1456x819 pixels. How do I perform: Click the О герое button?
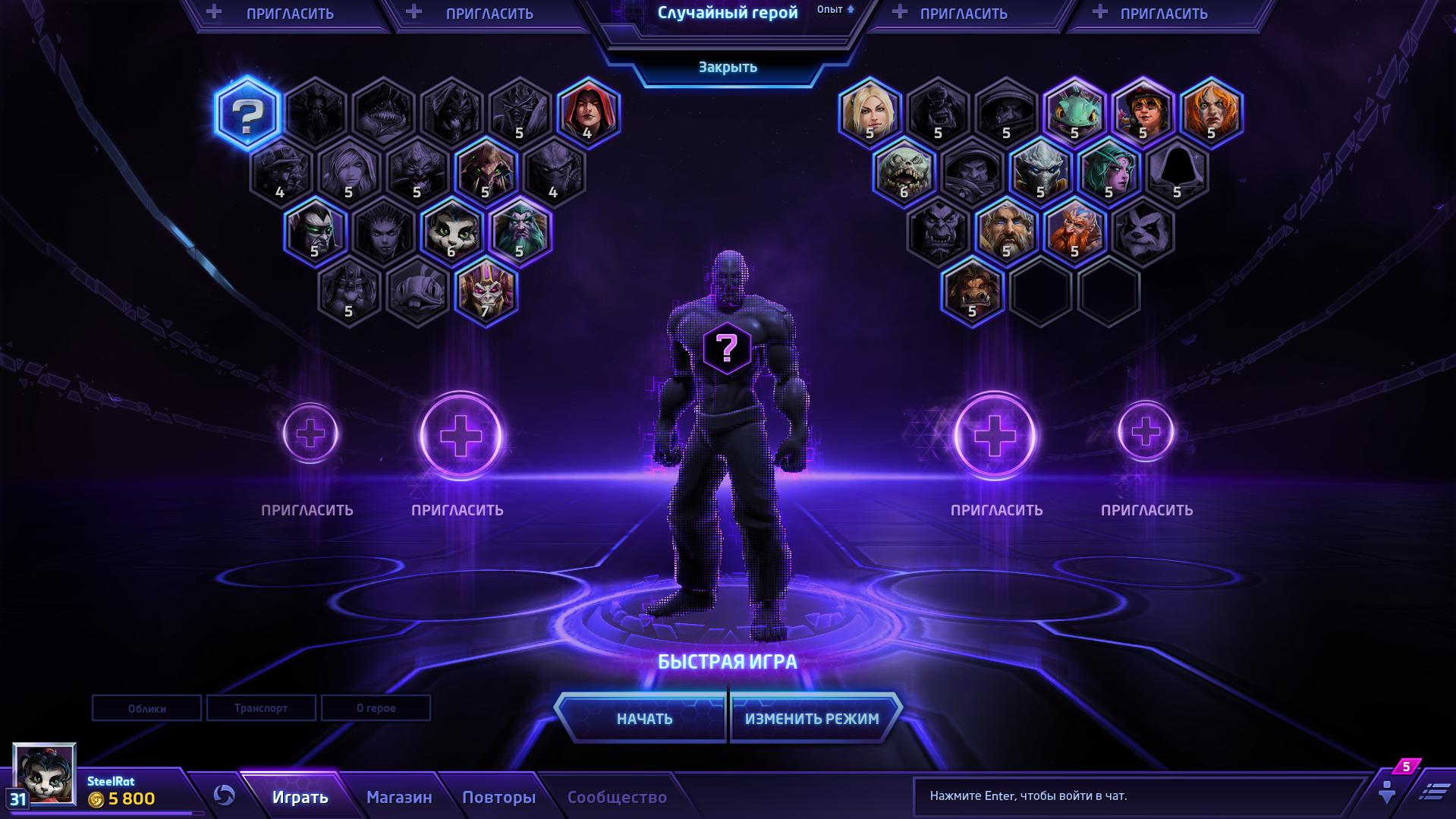376,708
